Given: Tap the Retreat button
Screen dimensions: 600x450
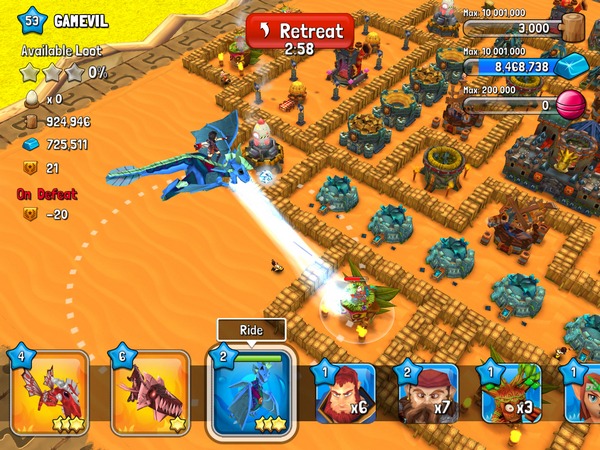Looking at the screenshot, I should (300, 31).
